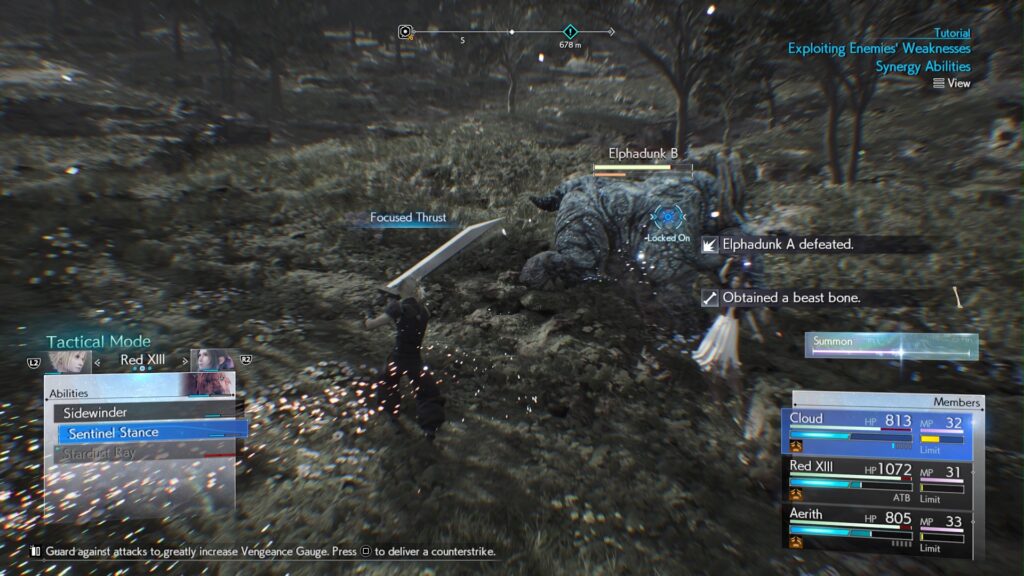Click the Summon gauge
1024x576 pixels.
[892, 343]
